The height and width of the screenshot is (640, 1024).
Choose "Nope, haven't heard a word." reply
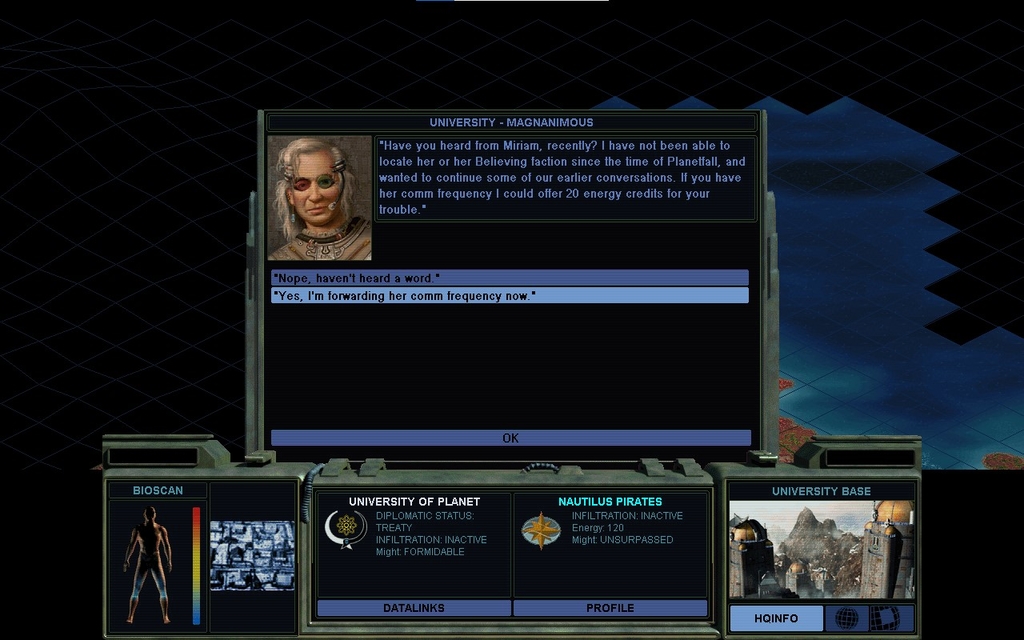coord(509,277)
